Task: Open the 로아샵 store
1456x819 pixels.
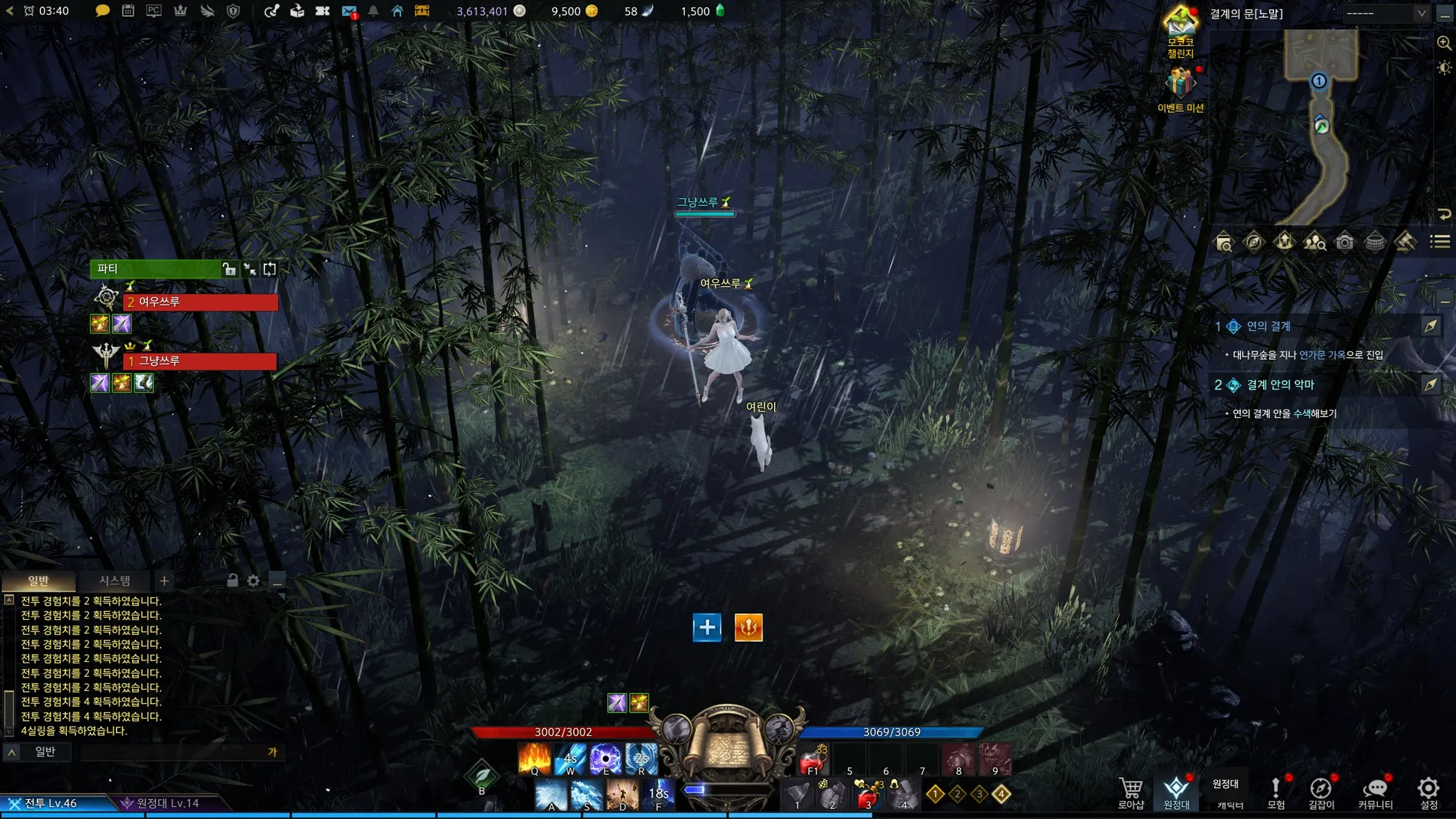Action: click(1130, 792)
